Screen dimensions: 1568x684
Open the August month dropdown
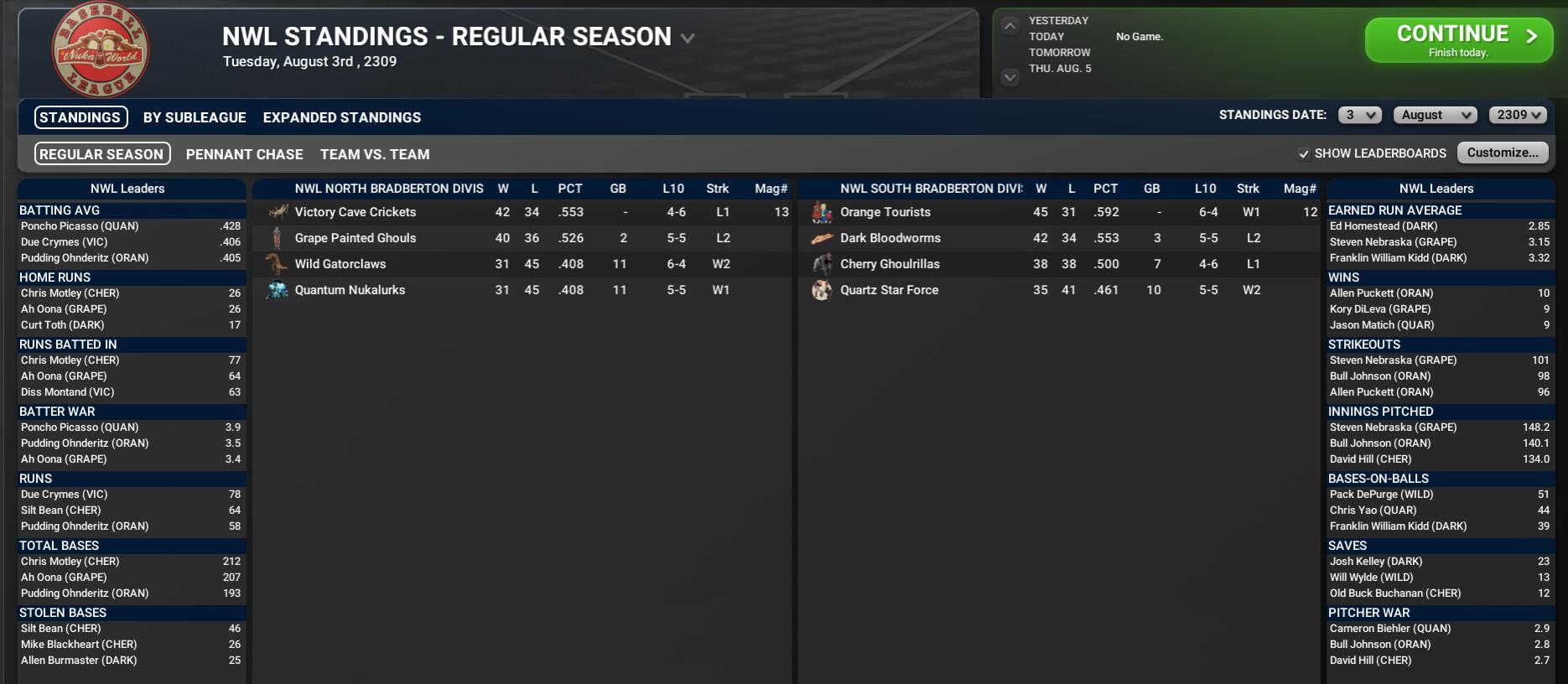[1436, 116]
